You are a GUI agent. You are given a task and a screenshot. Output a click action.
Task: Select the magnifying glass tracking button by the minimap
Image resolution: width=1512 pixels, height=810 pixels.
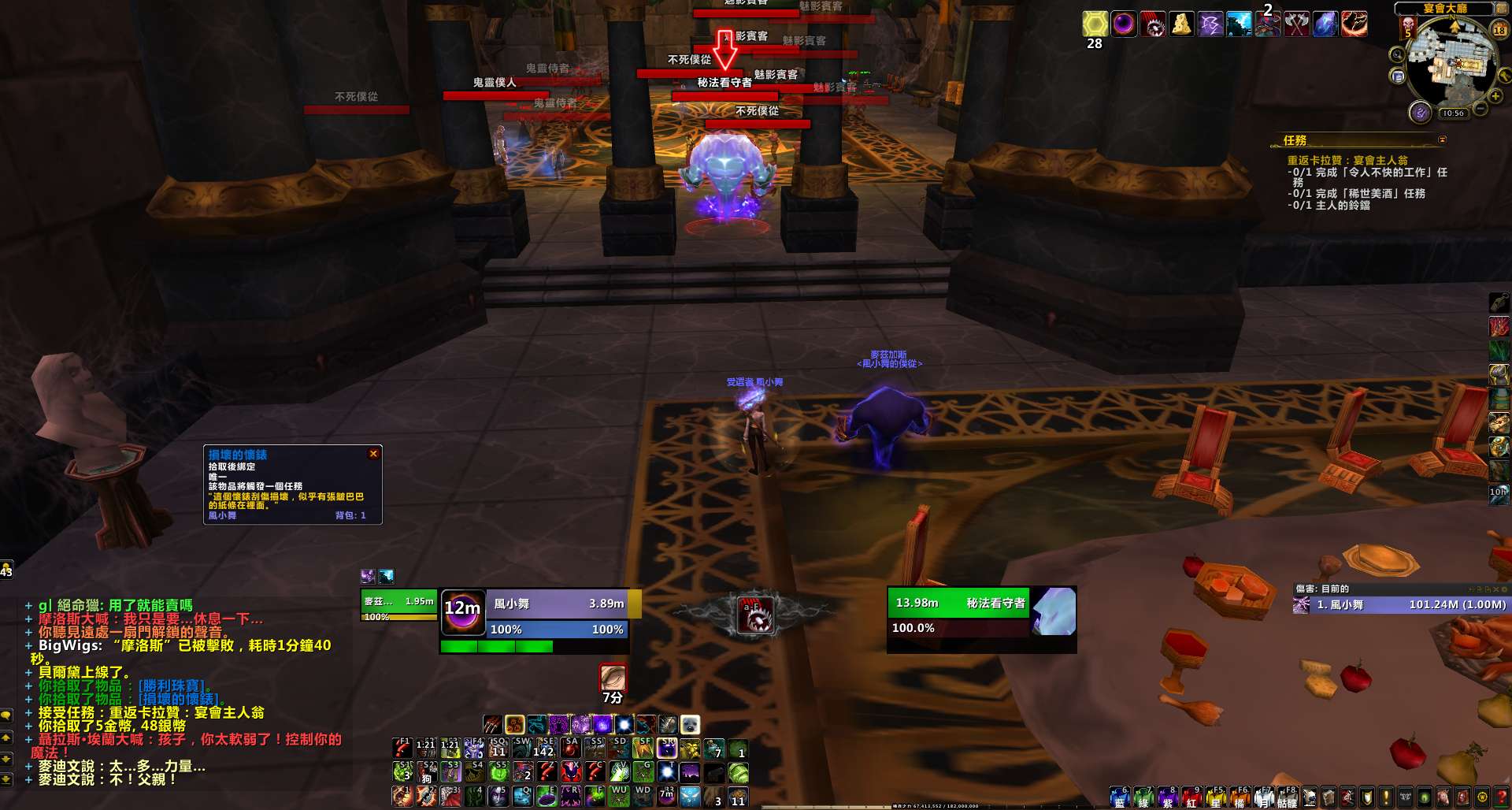pyautogui.click(x=1397, y=55)
